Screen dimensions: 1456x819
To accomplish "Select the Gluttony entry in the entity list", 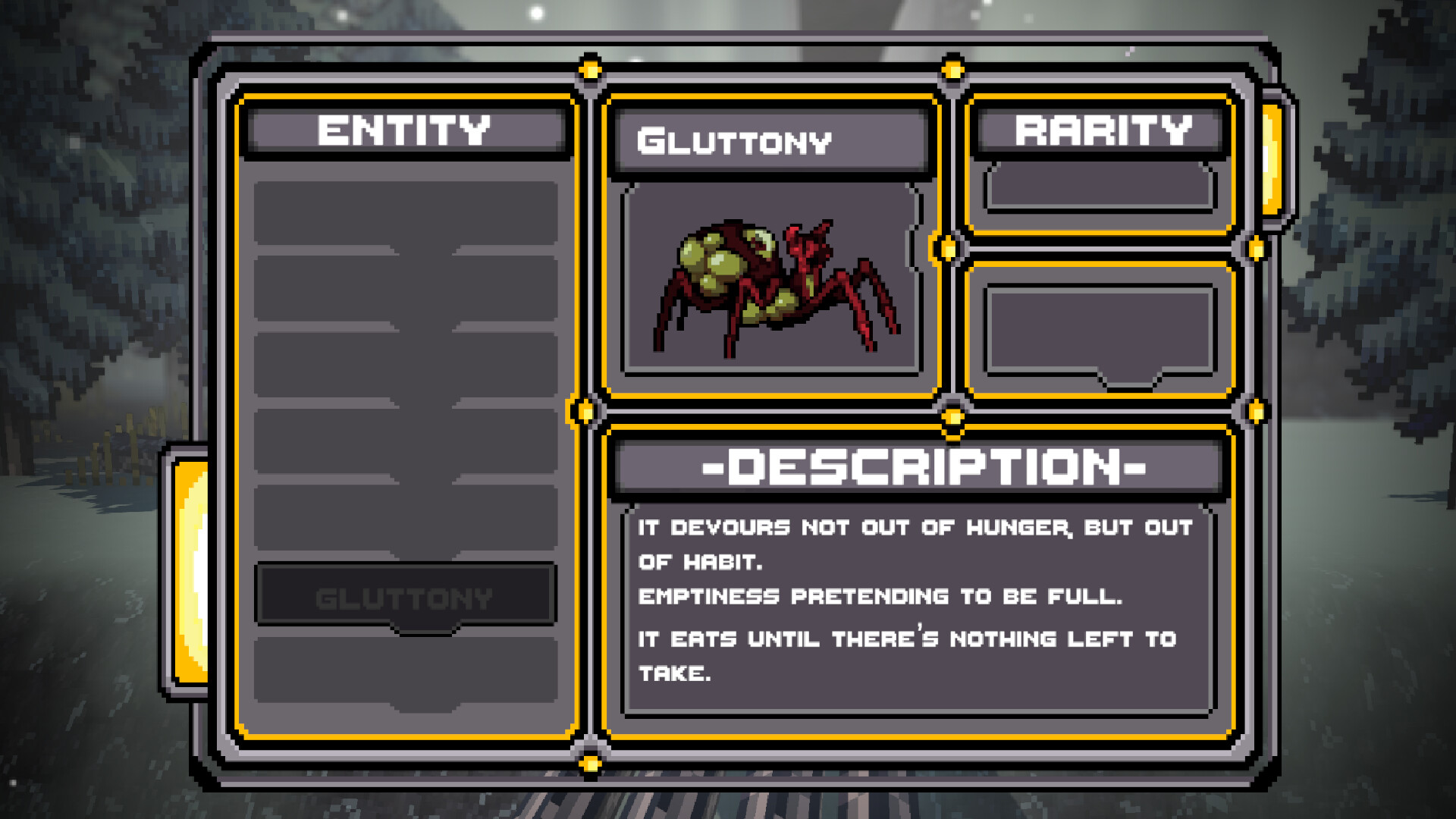I will click(404, 597).
